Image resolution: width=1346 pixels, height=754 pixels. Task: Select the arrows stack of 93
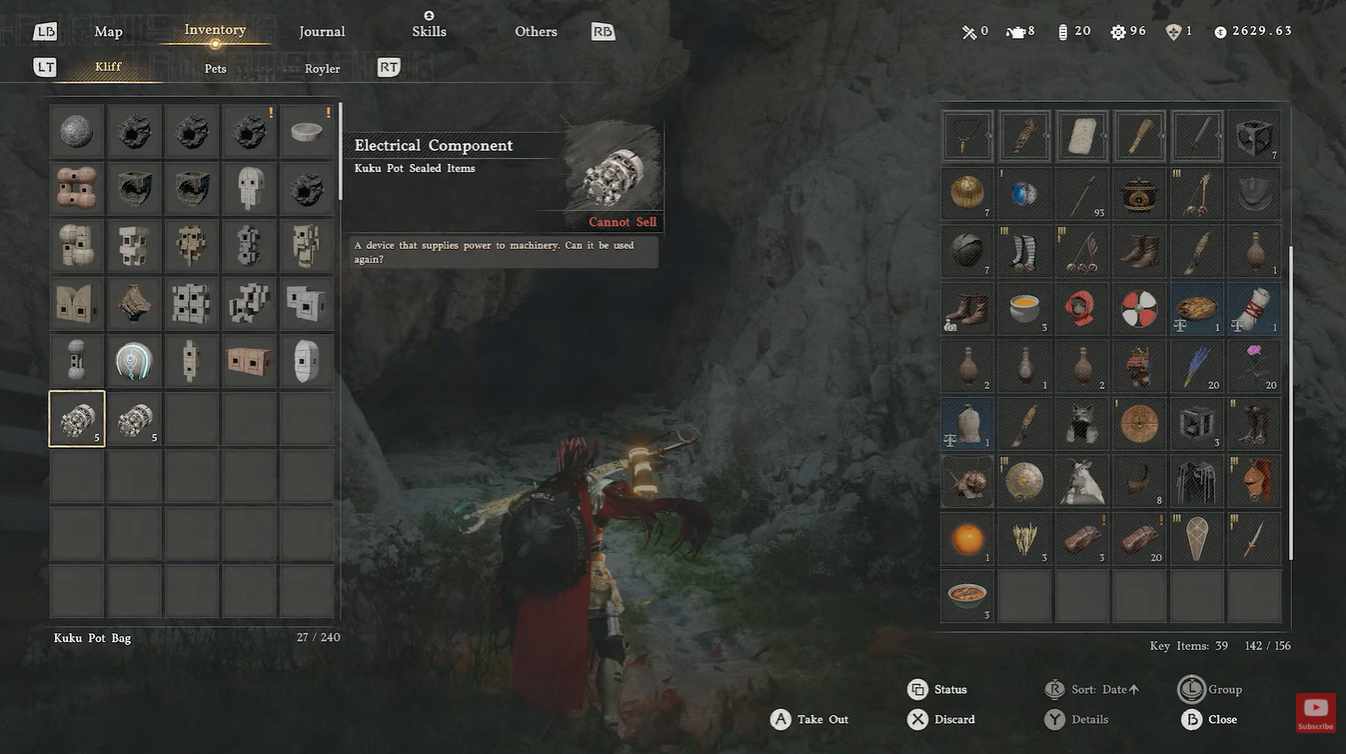1081,193
